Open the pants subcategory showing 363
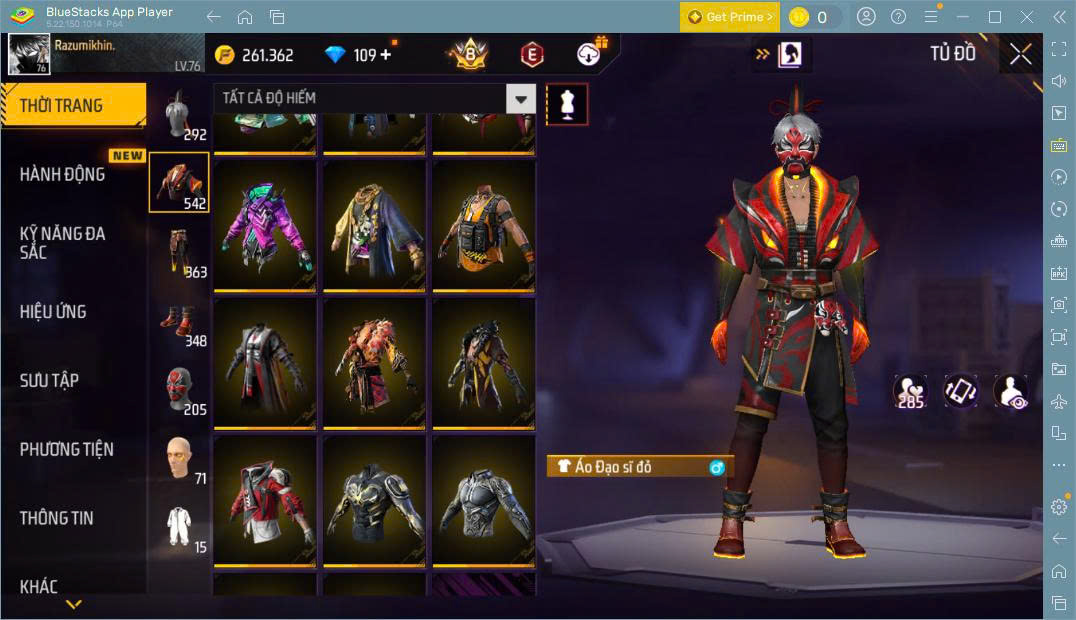This screenshot has width=1076, height=620. (x=180, y=254)
